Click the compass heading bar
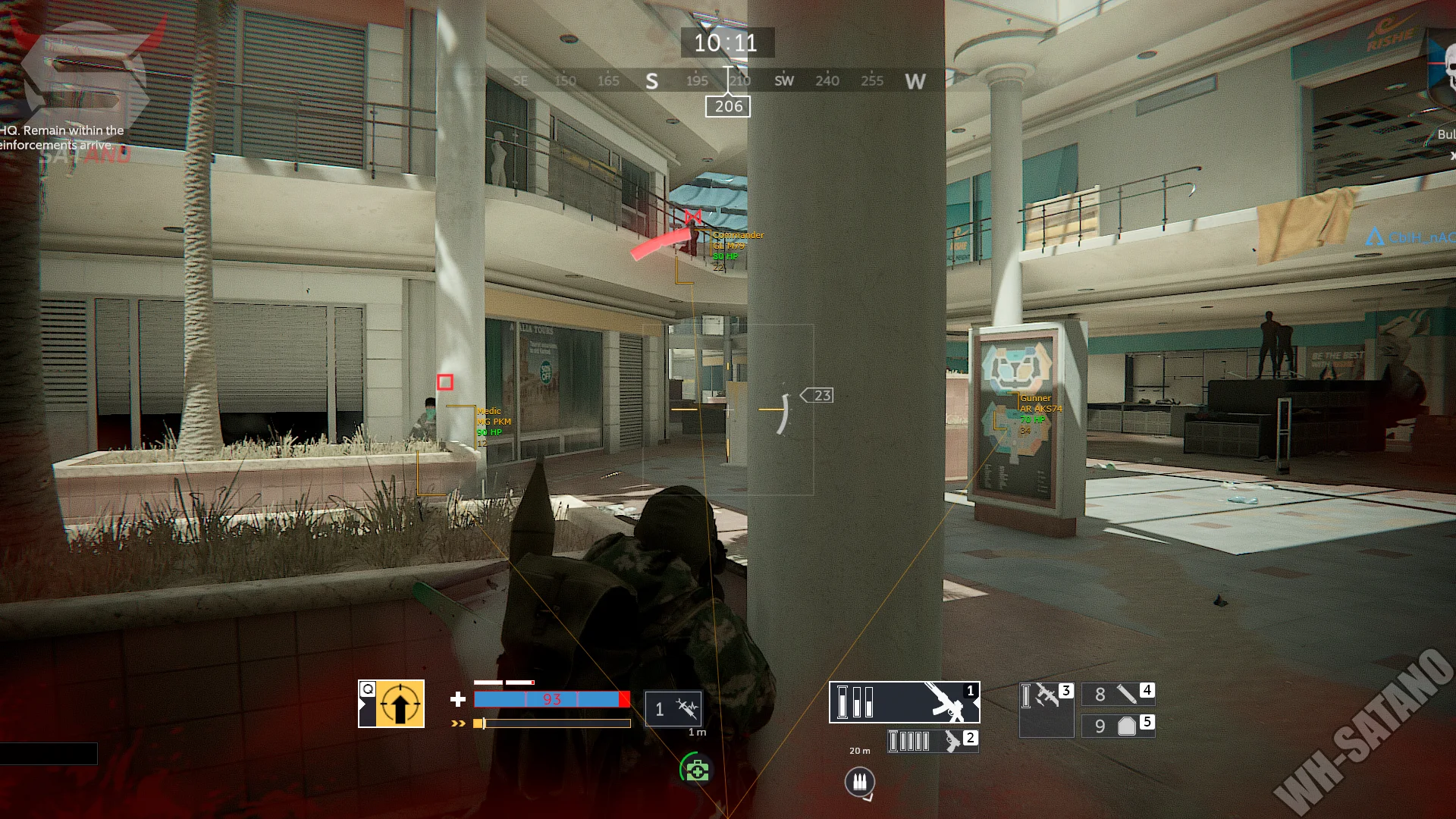Viewport: 1456px width, 819px height. (728, 80)
